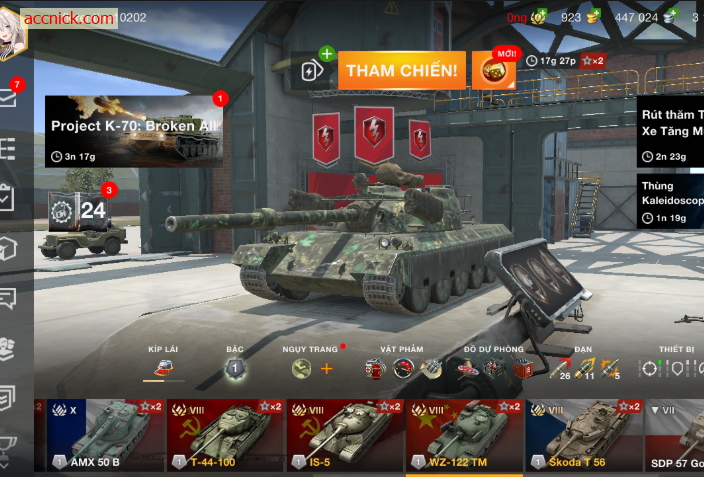
Task: Open the Rút thăm tank draw offer
Action: point(670,131)
